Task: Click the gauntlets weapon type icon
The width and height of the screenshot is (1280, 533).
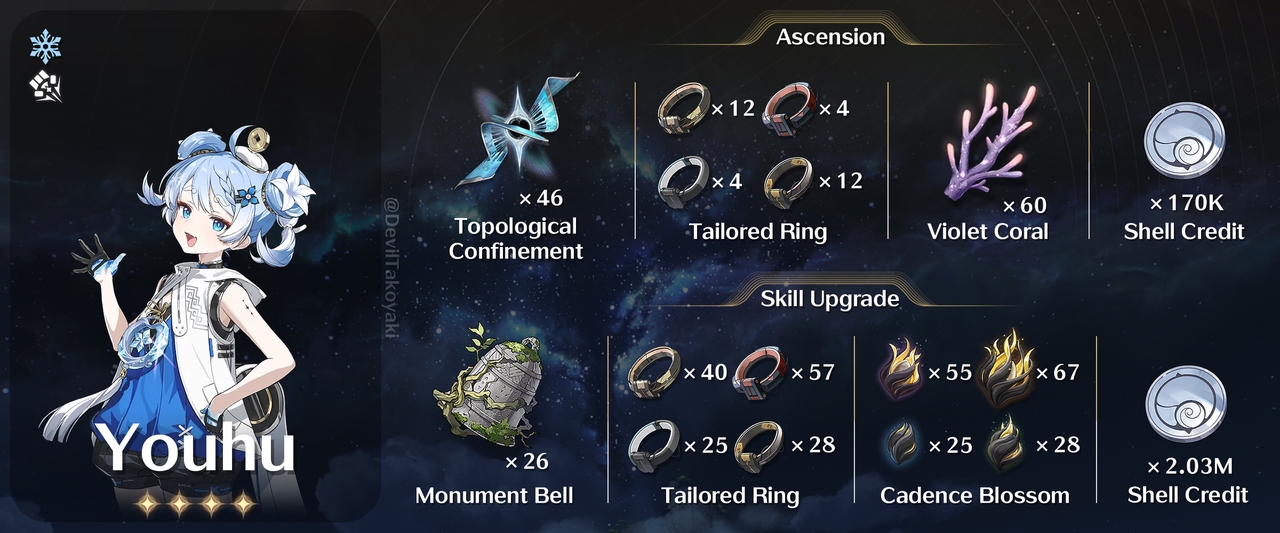Action: click(46, 89)
